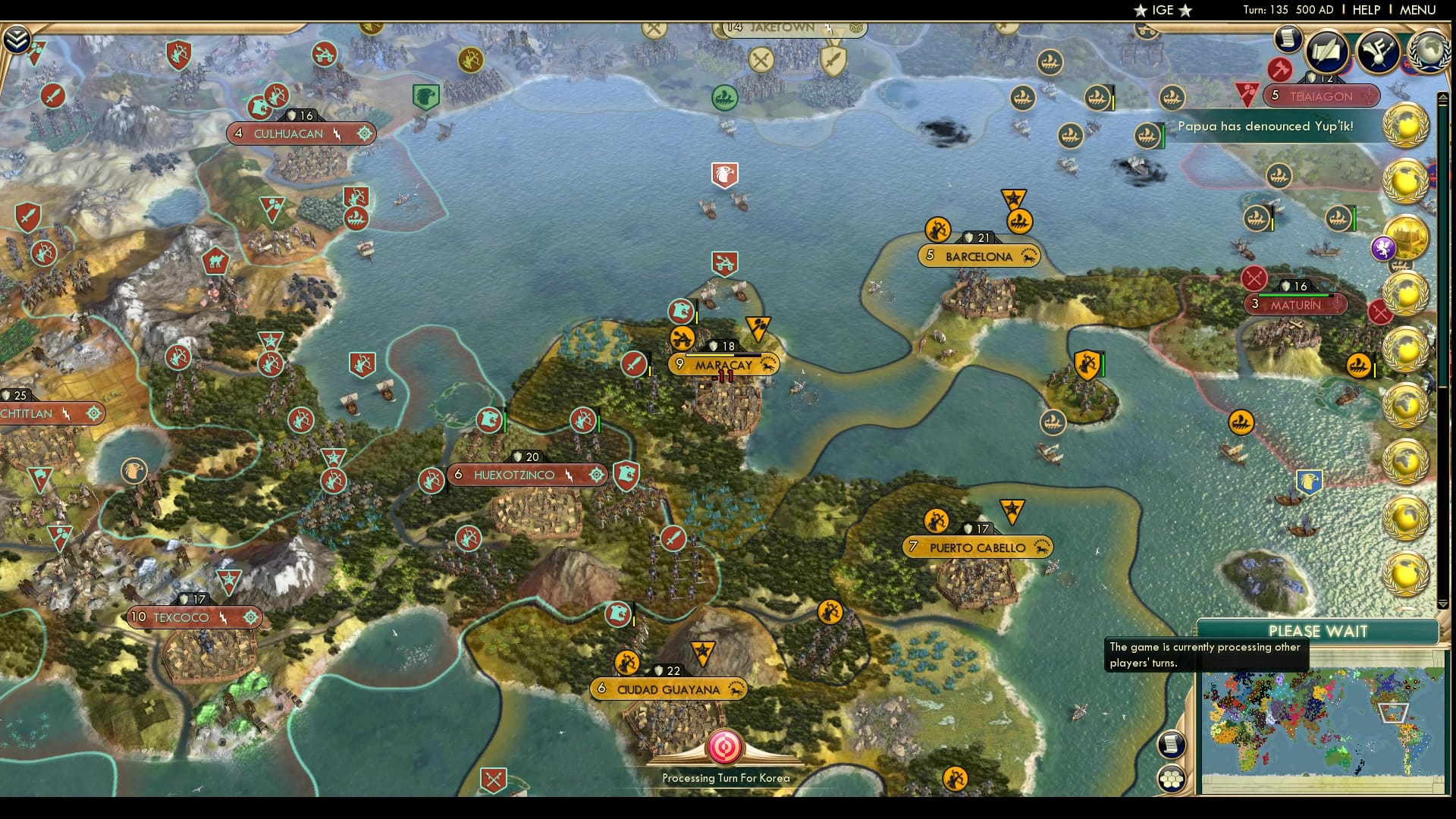Open the notifications scroll below the turn counter
Viewport: 1456px width, 819px height.
[1288, 40]
